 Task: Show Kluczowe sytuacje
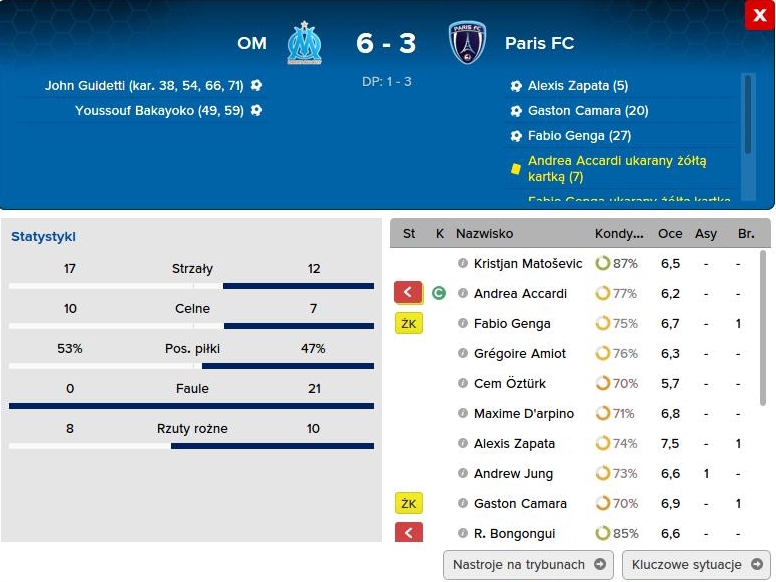click(696, 564)
